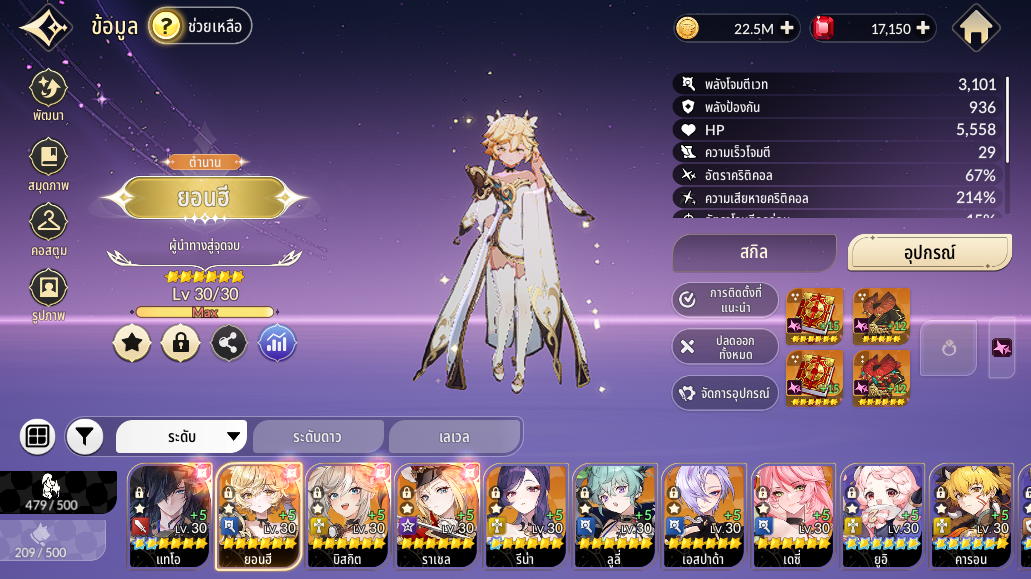Open the sort dropdown labeled ระดับ

[x=182, y=436]
